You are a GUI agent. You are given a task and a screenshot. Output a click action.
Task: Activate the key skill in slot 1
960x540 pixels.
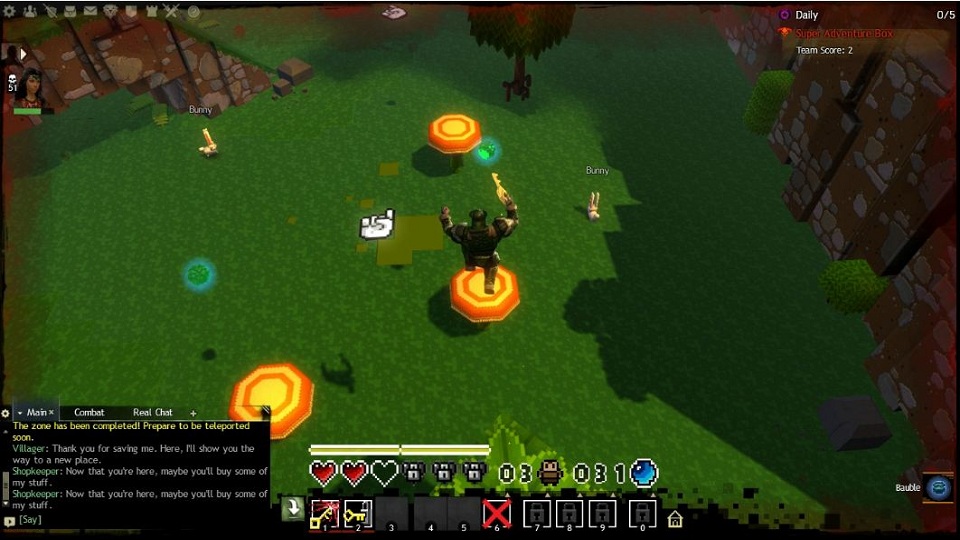pos(324,513)
